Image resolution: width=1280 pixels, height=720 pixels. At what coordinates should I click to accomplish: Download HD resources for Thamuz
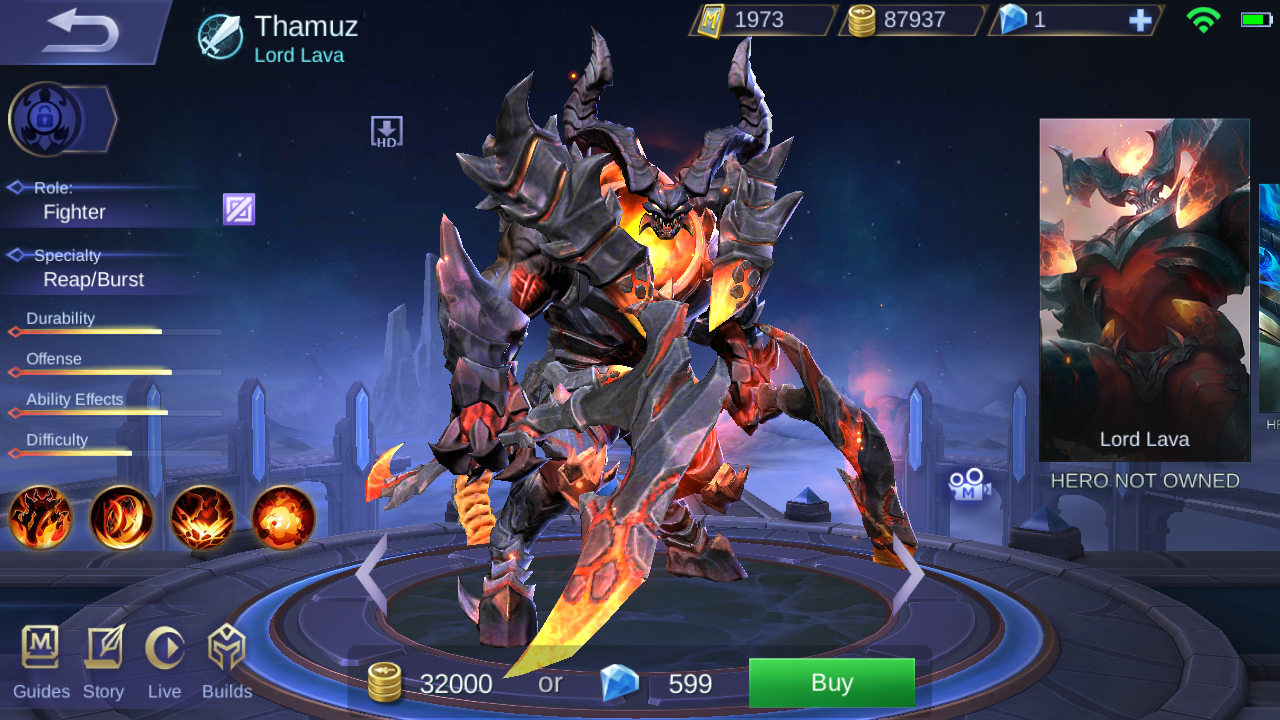pyautogui.click(x=387, y=130)
